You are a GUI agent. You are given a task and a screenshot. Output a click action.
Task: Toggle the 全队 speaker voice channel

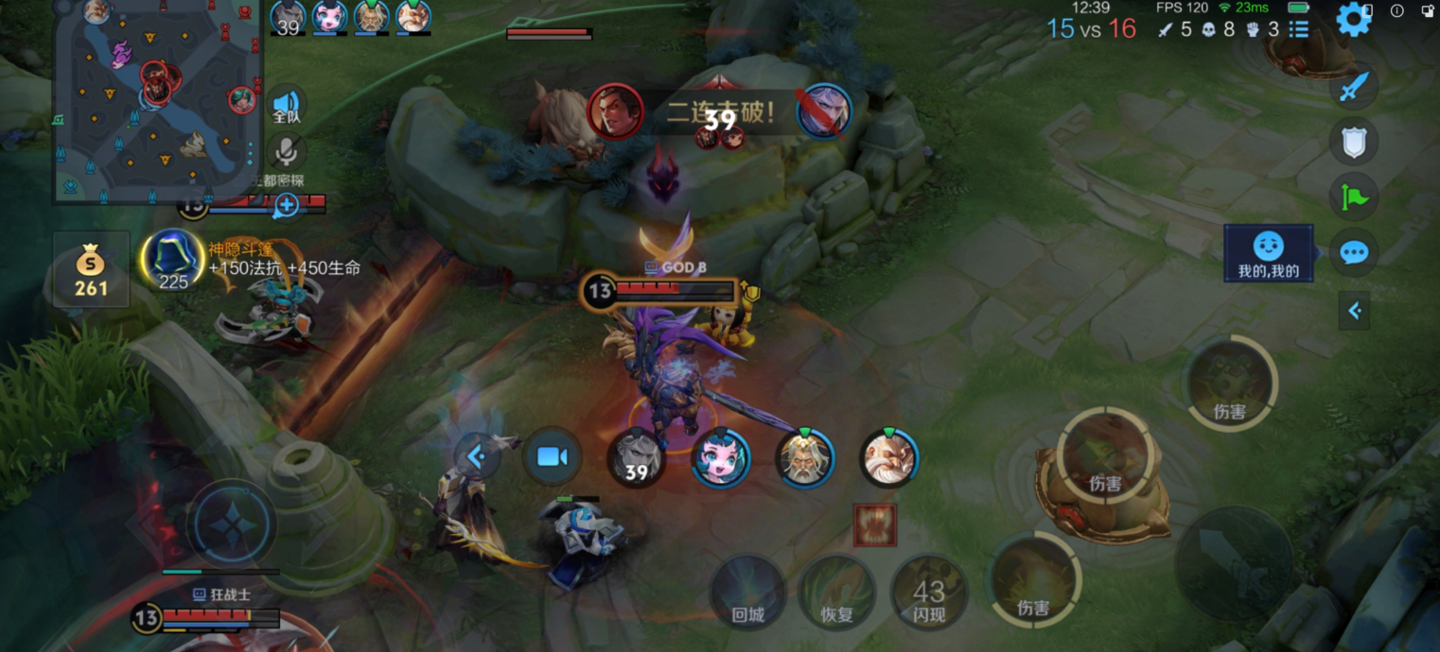coord(286,105)
